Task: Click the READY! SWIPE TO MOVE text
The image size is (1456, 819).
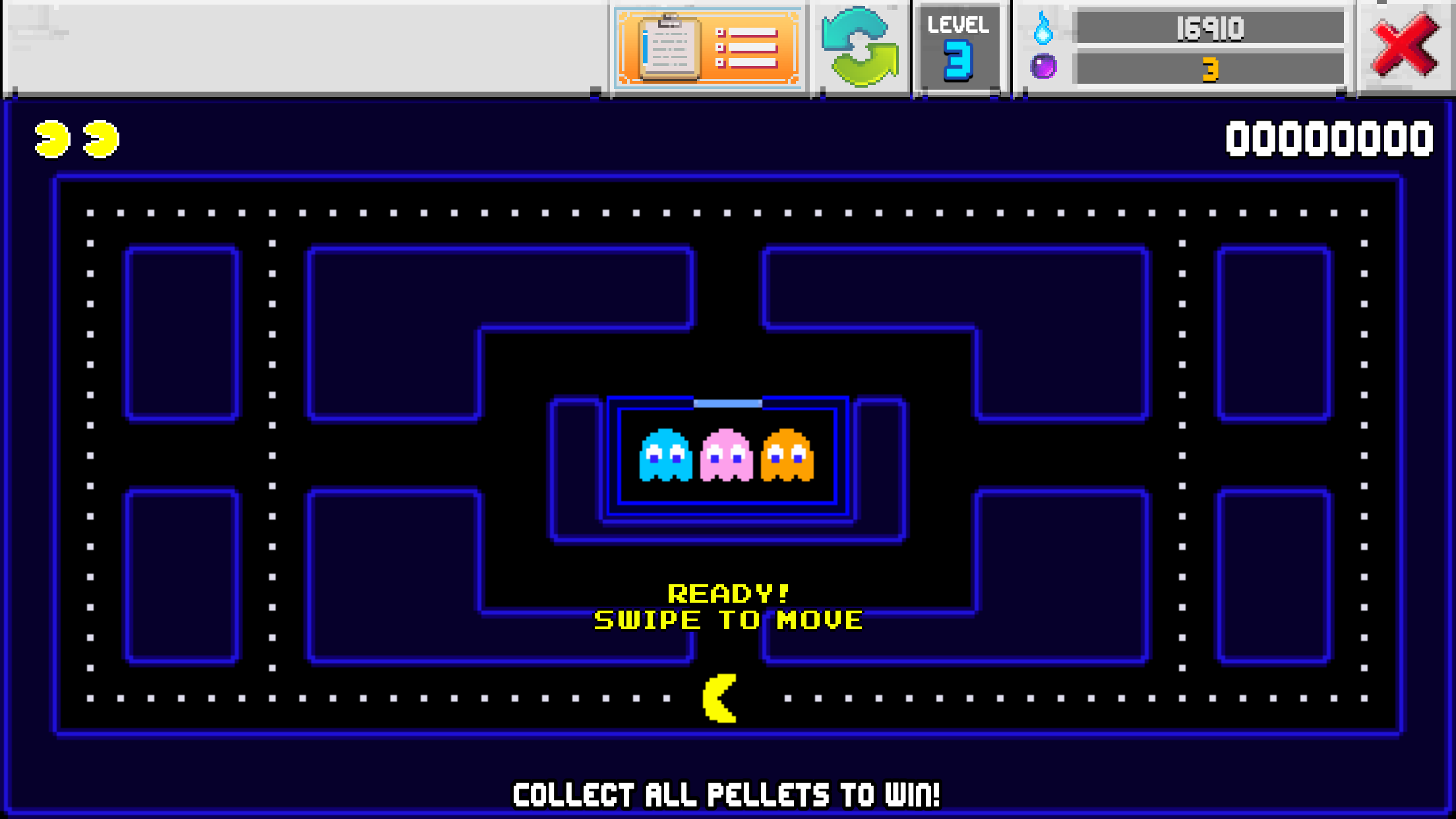Action: click(728, 605)
